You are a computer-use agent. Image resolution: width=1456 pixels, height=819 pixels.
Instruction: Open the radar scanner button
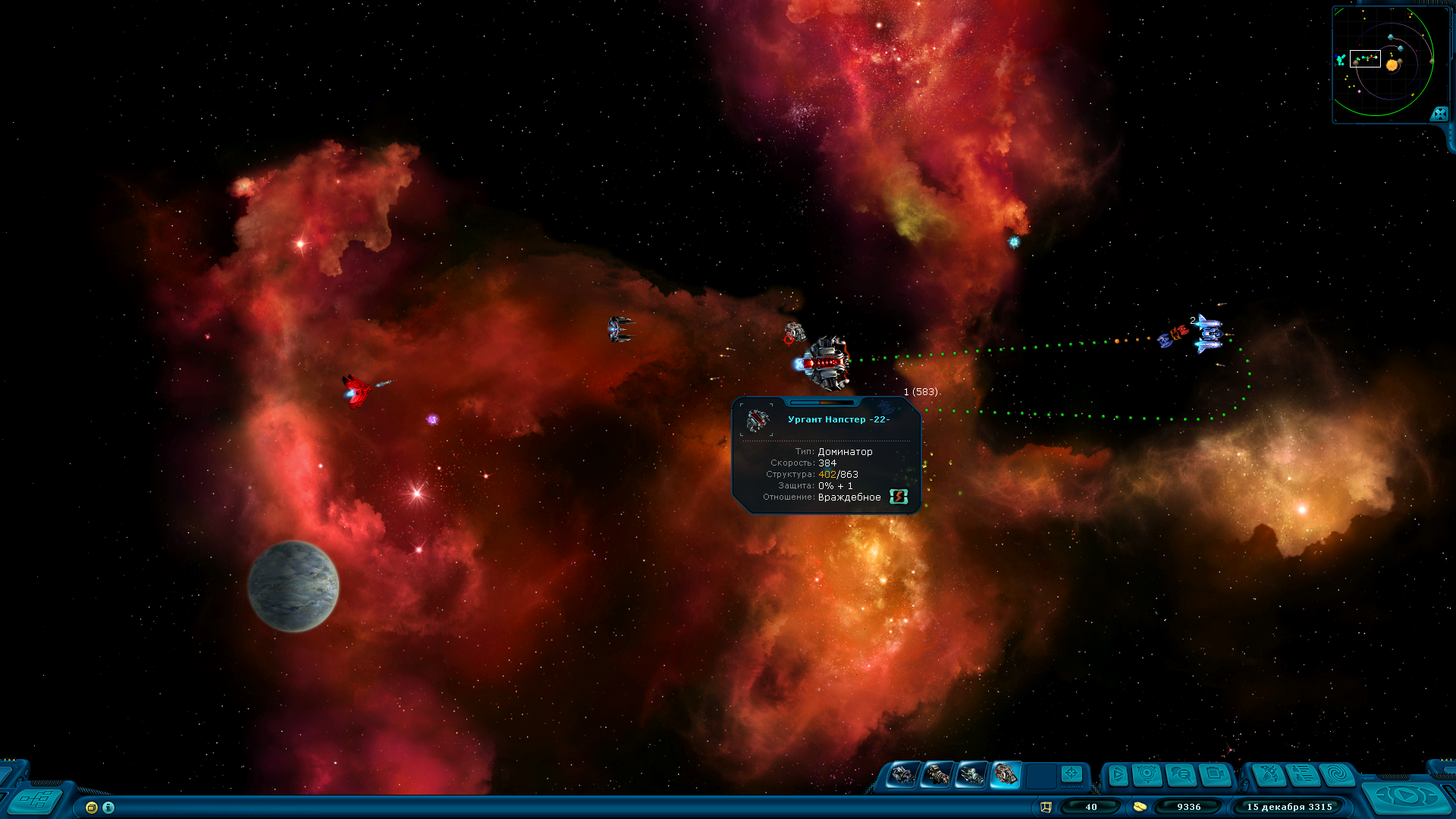tap(1147, 774)
